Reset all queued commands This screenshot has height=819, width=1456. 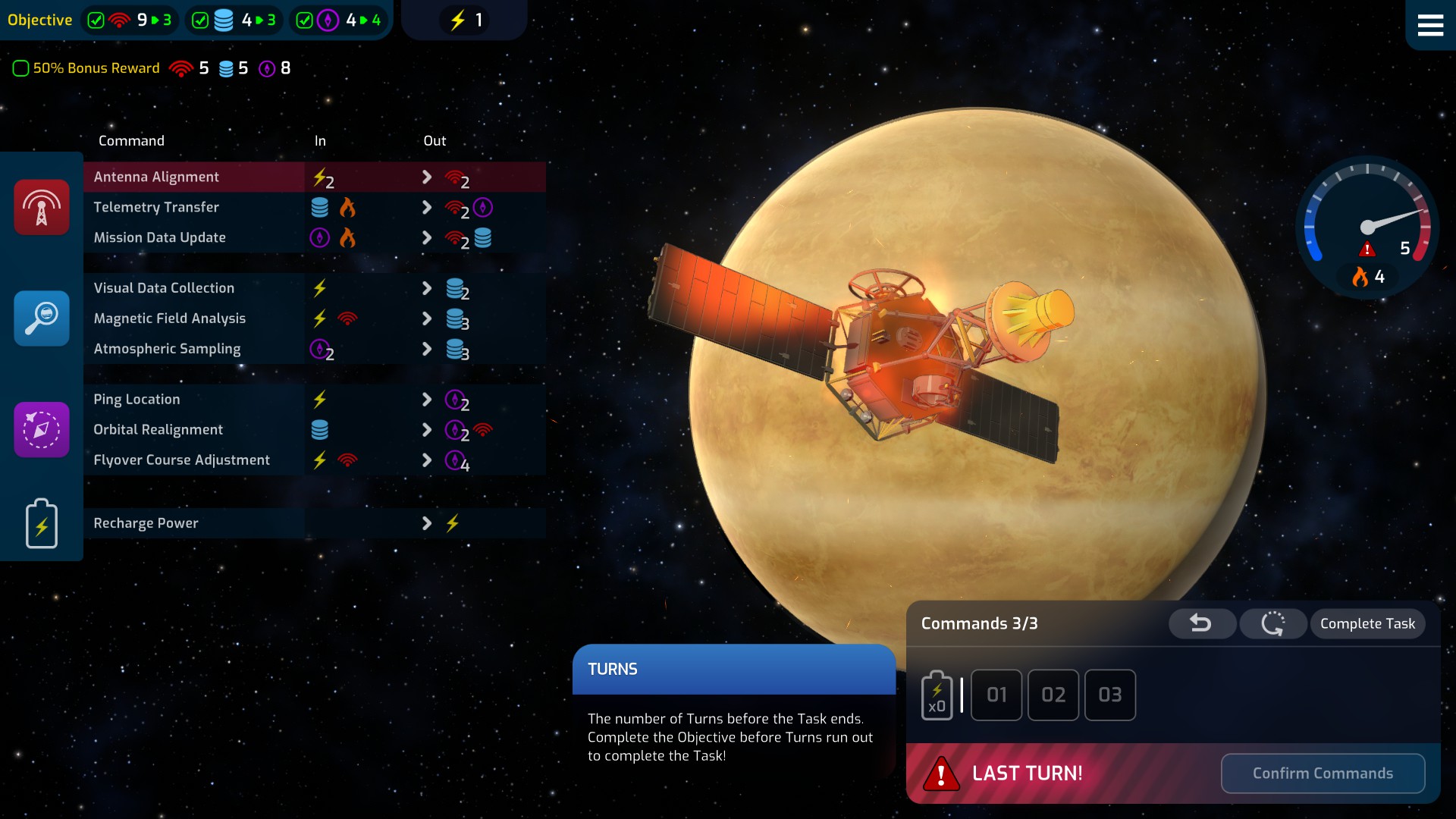click(x=1272, y=623)
